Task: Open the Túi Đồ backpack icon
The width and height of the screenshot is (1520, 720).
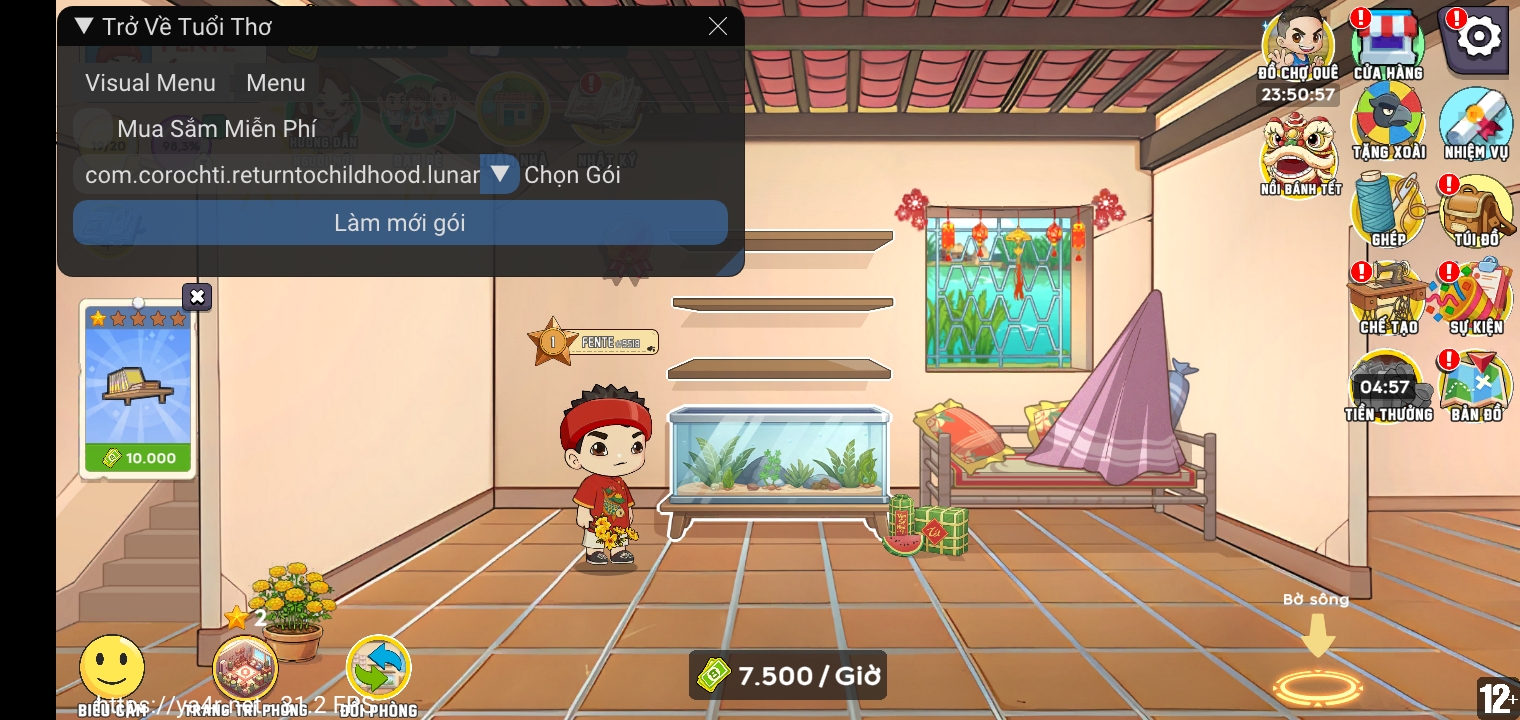Action: coord(1476,207)
